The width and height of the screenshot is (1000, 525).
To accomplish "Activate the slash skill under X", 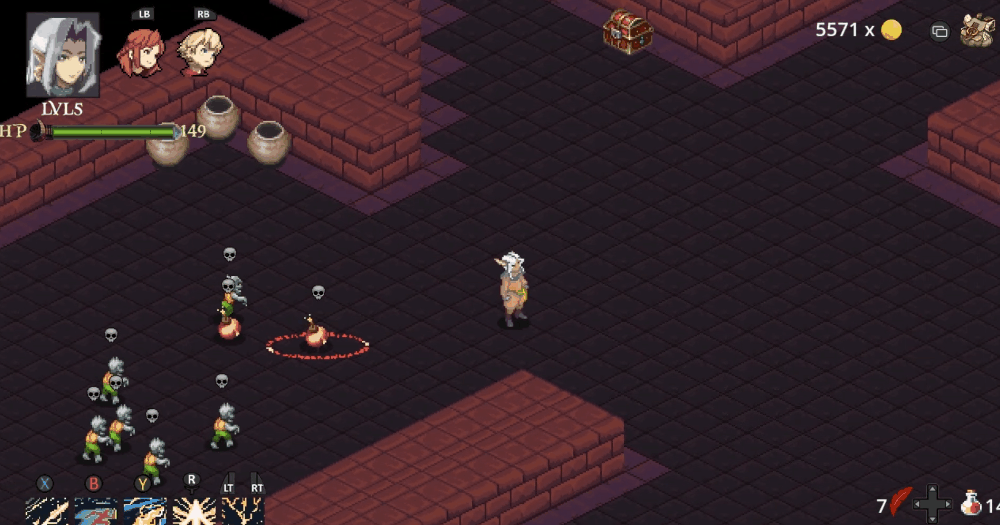I will [x=46, y=511].
